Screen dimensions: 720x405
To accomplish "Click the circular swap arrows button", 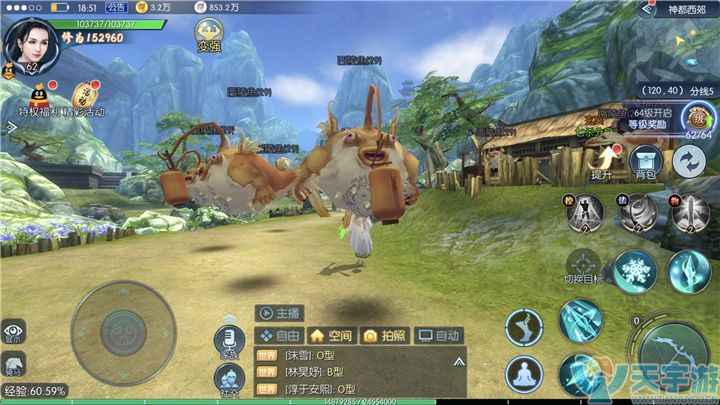I will click(x=689, y=161).
